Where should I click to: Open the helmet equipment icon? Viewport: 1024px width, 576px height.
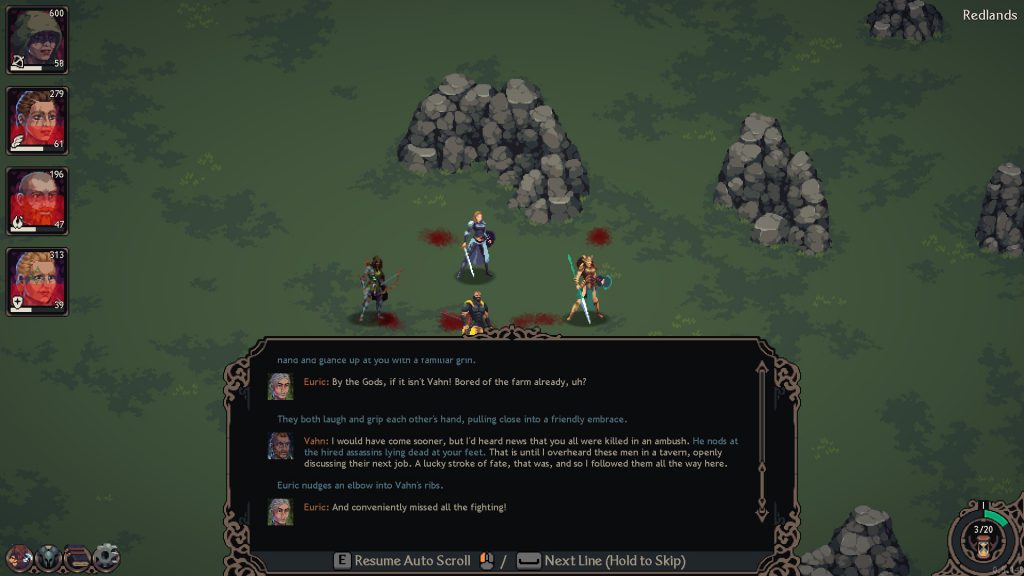coord(48,557)
